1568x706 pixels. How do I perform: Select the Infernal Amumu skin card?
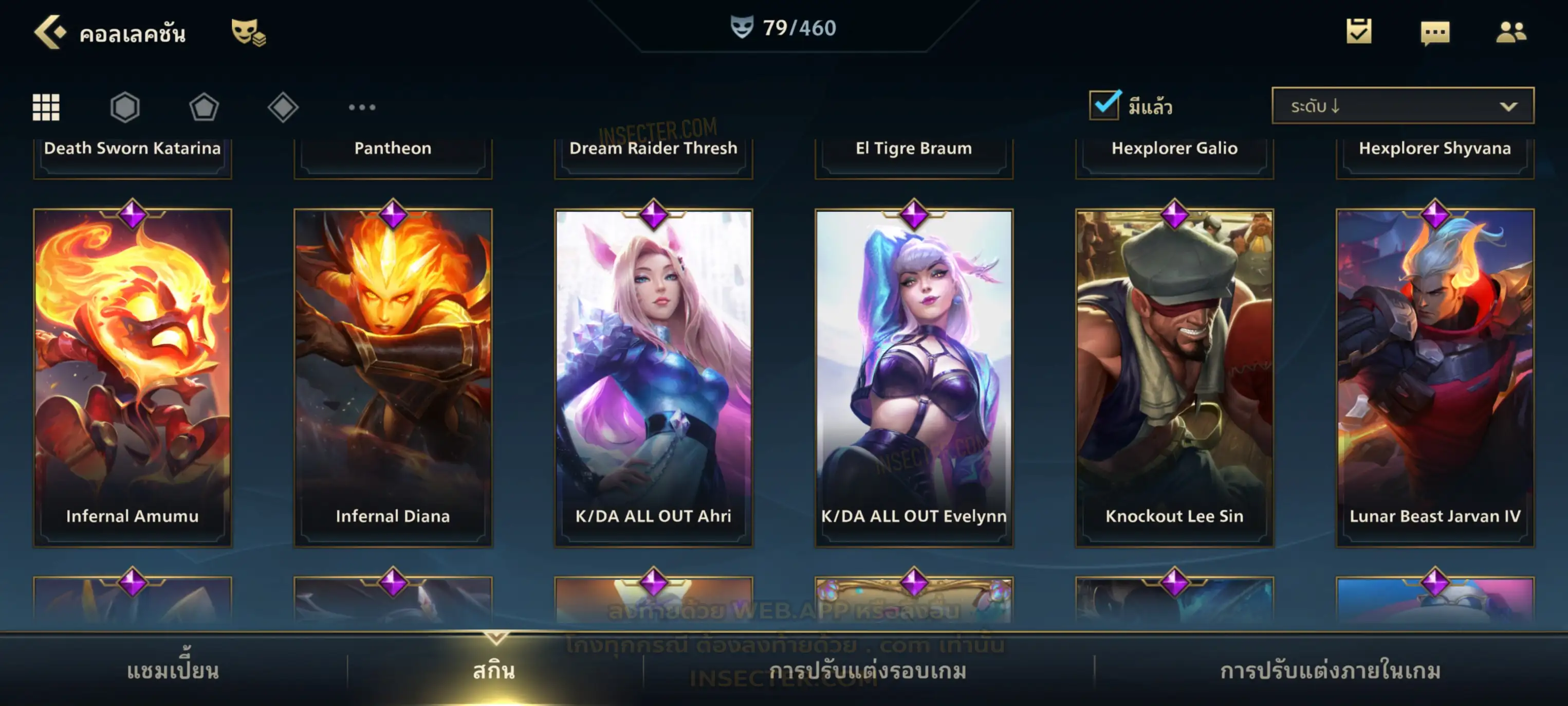tap(133, 377)
